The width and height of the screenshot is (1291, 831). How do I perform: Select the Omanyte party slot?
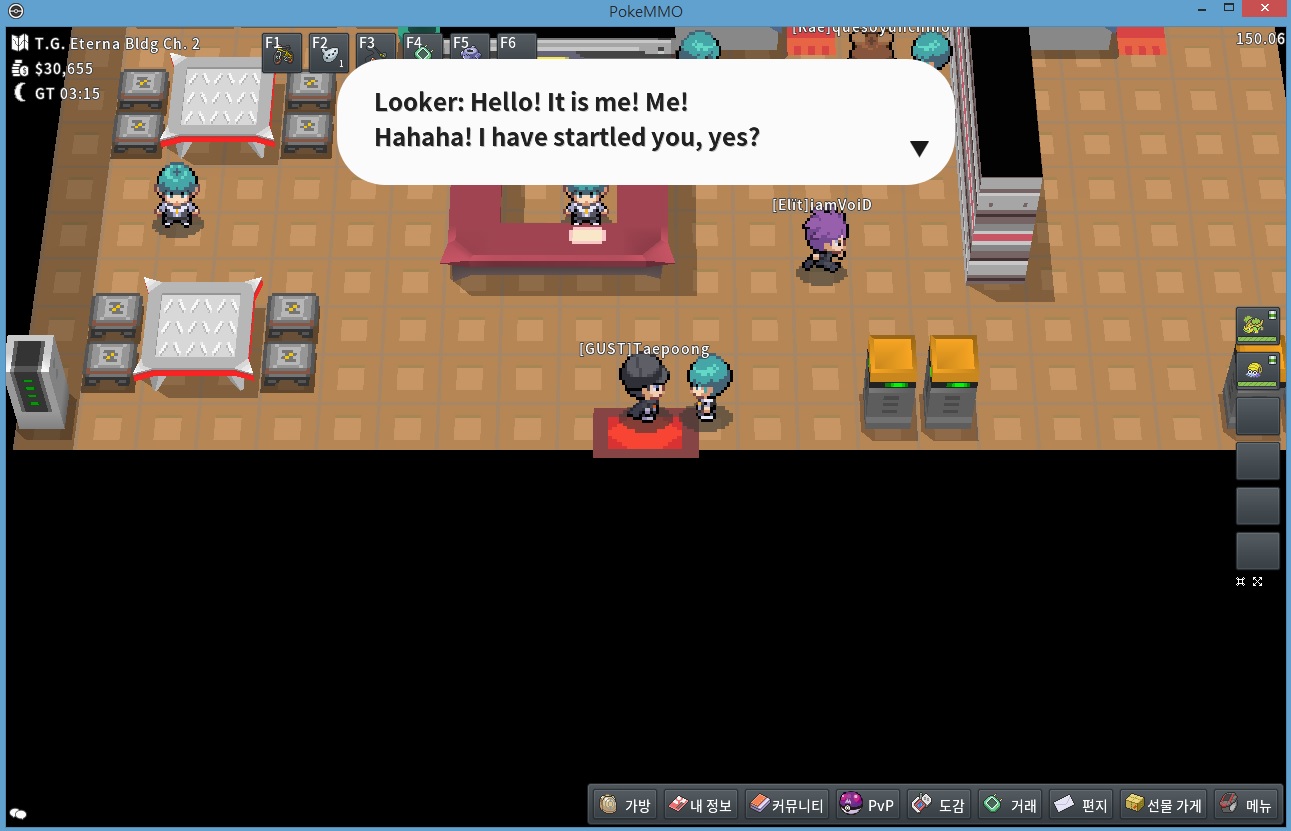[1257, 371]
